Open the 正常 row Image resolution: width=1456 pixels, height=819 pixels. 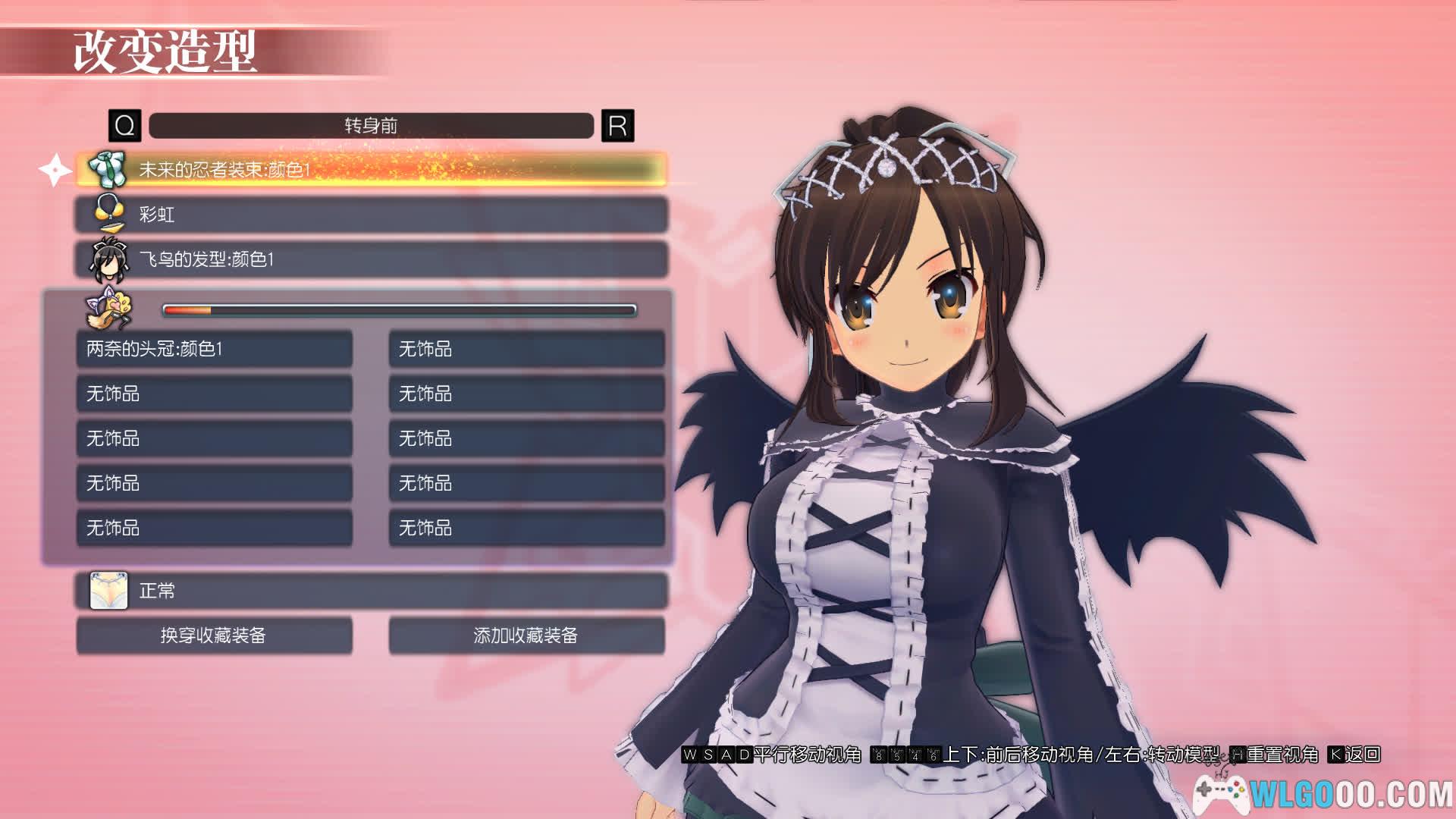[372, 591]
